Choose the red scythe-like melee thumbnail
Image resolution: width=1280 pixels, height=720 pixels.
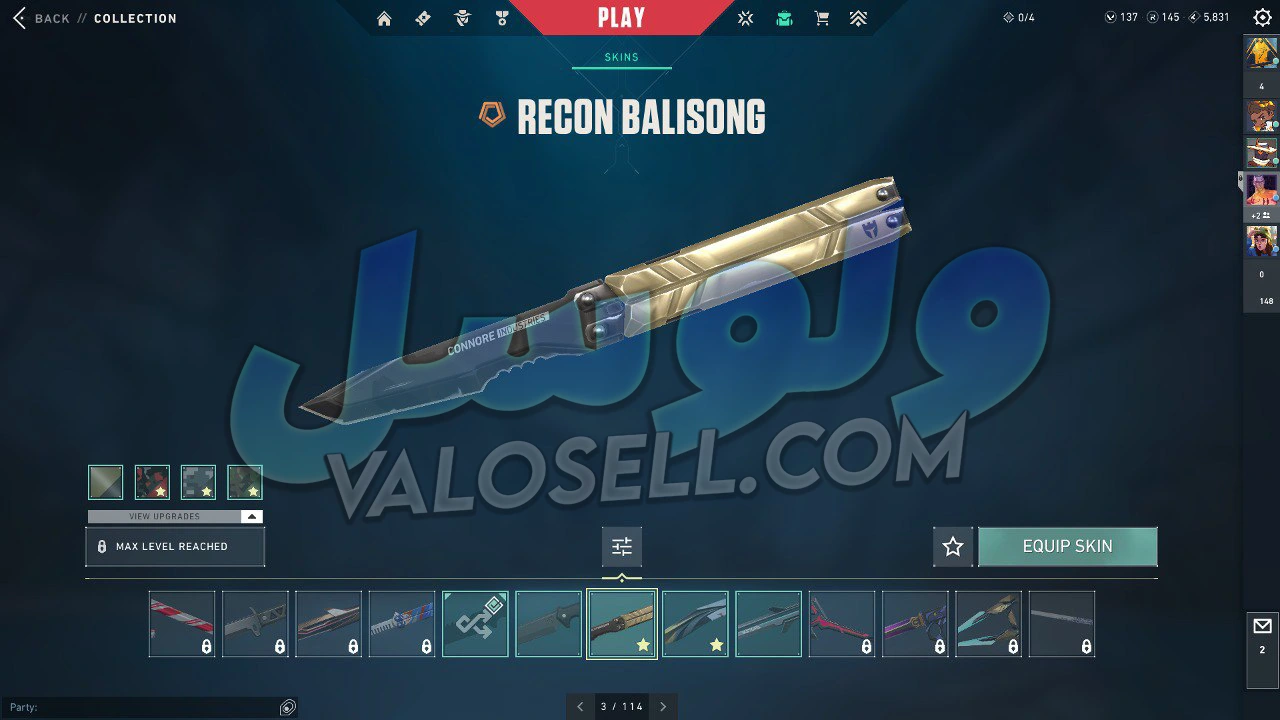[841, 624]
